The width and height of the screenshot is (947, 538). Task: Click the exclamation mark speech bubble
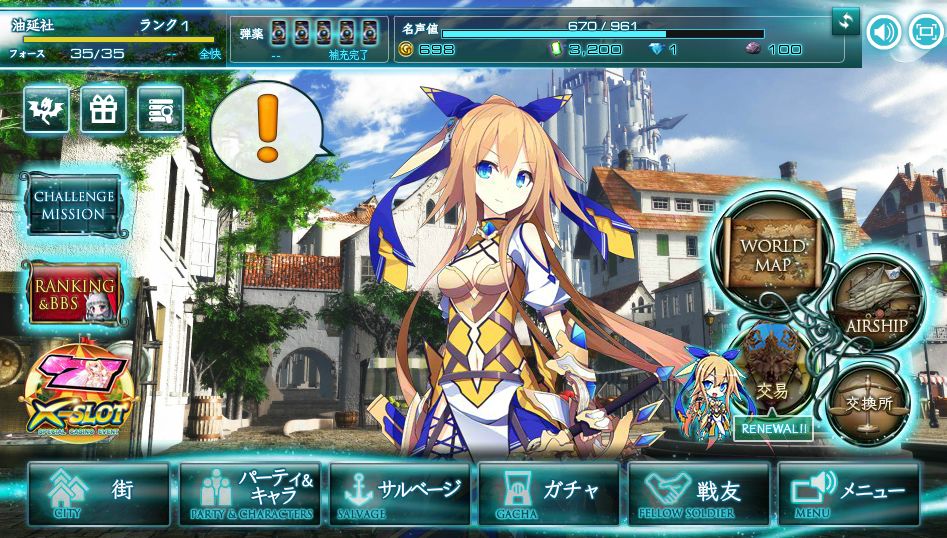click(x=267, y=131)
